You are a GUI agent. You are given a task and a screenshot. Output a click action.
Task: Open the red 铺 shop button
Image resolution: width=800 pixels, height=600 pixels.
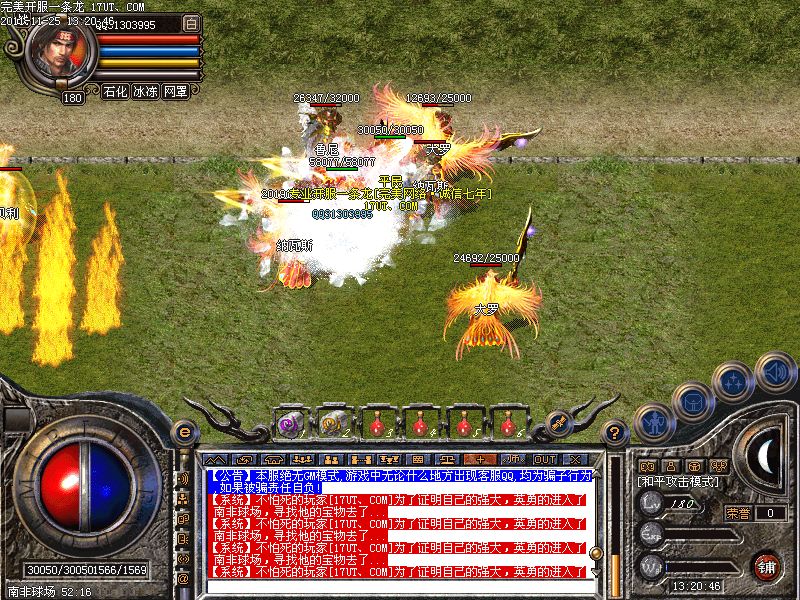[766, 565]
